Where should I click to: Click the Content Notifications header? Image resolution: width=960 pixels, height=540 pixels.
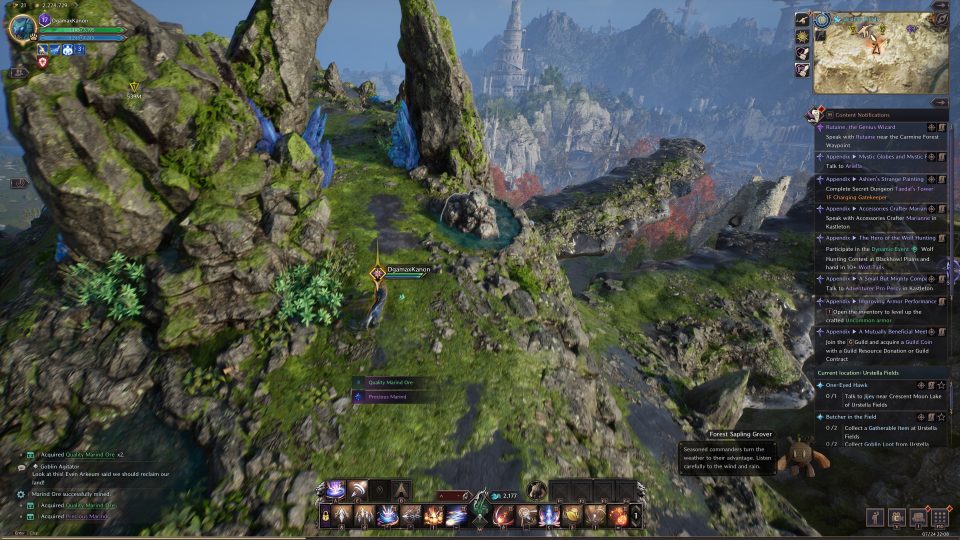click(866, 115)
